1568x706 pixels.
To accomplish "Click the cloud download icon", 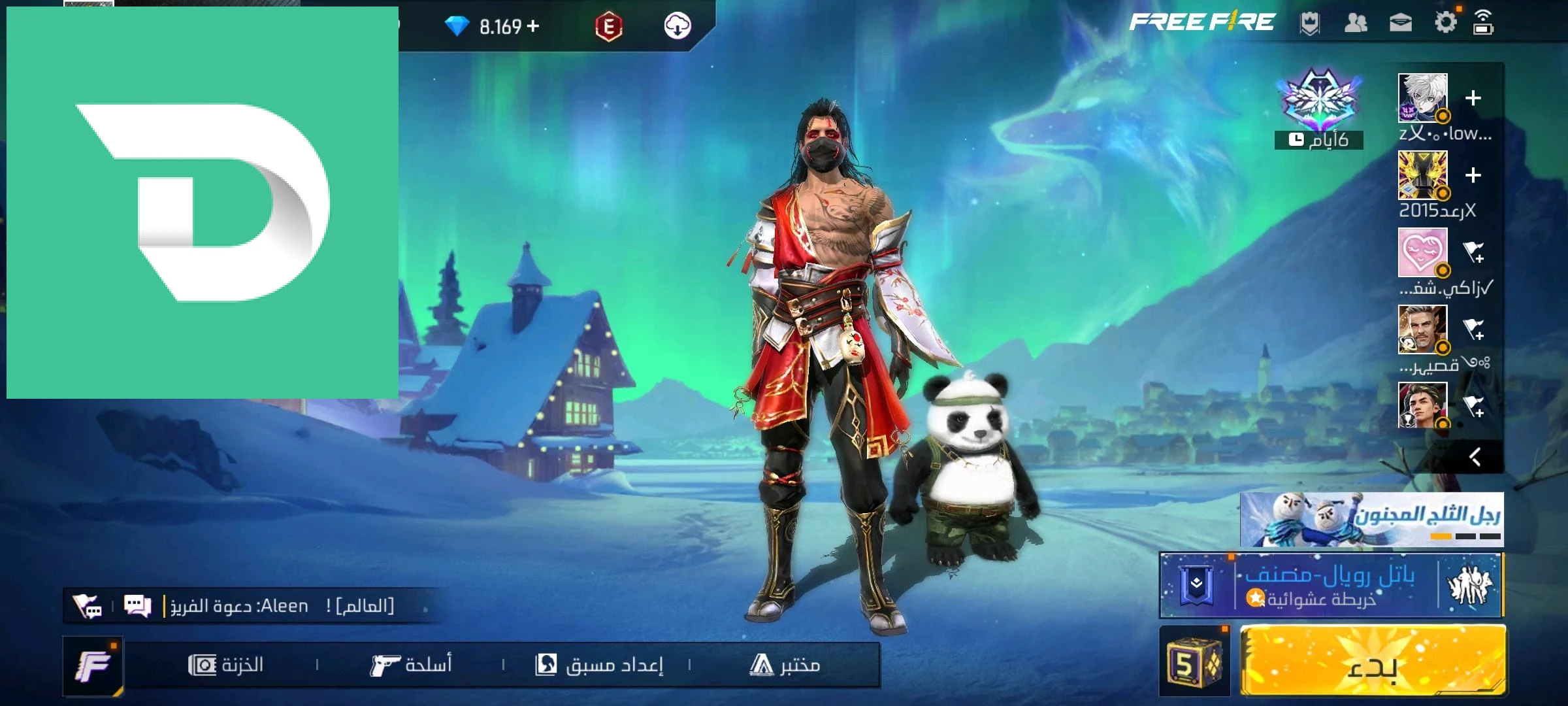I will 678,26.
